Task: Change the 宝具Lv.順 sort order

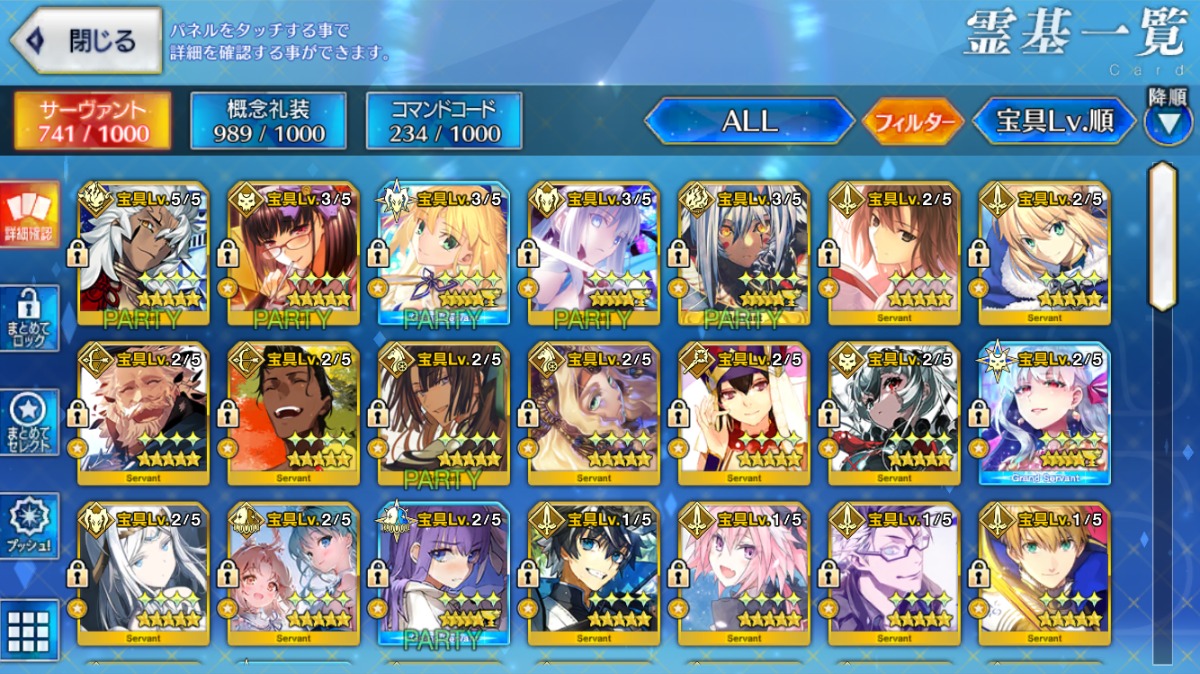Action: coord(1054,121)
